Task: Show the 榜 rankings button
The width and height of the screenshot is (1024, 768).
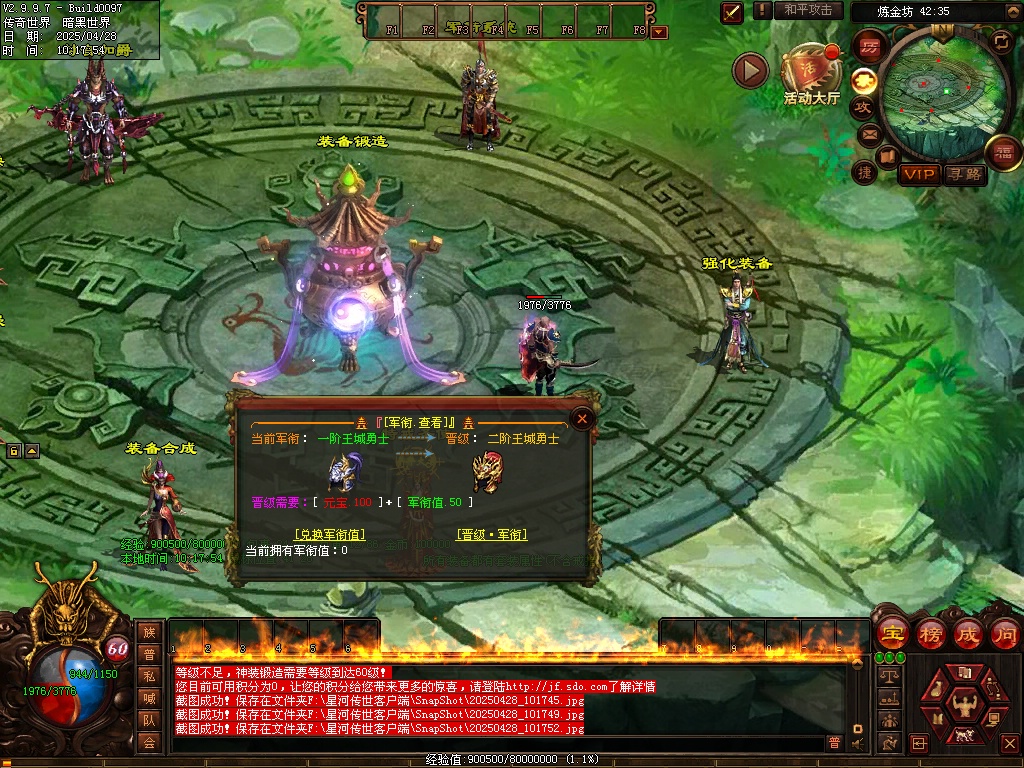Action: [930, 634]
